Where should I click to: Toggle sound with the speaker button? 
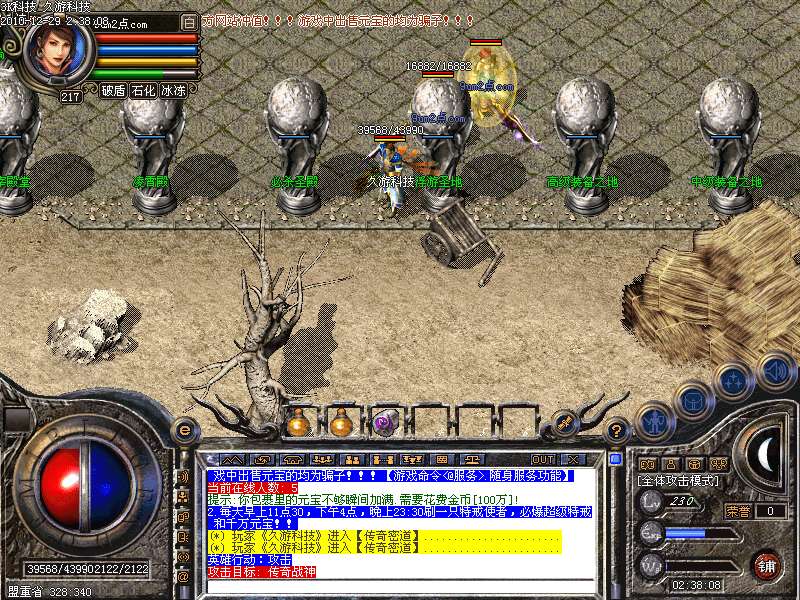click(775, 372)
